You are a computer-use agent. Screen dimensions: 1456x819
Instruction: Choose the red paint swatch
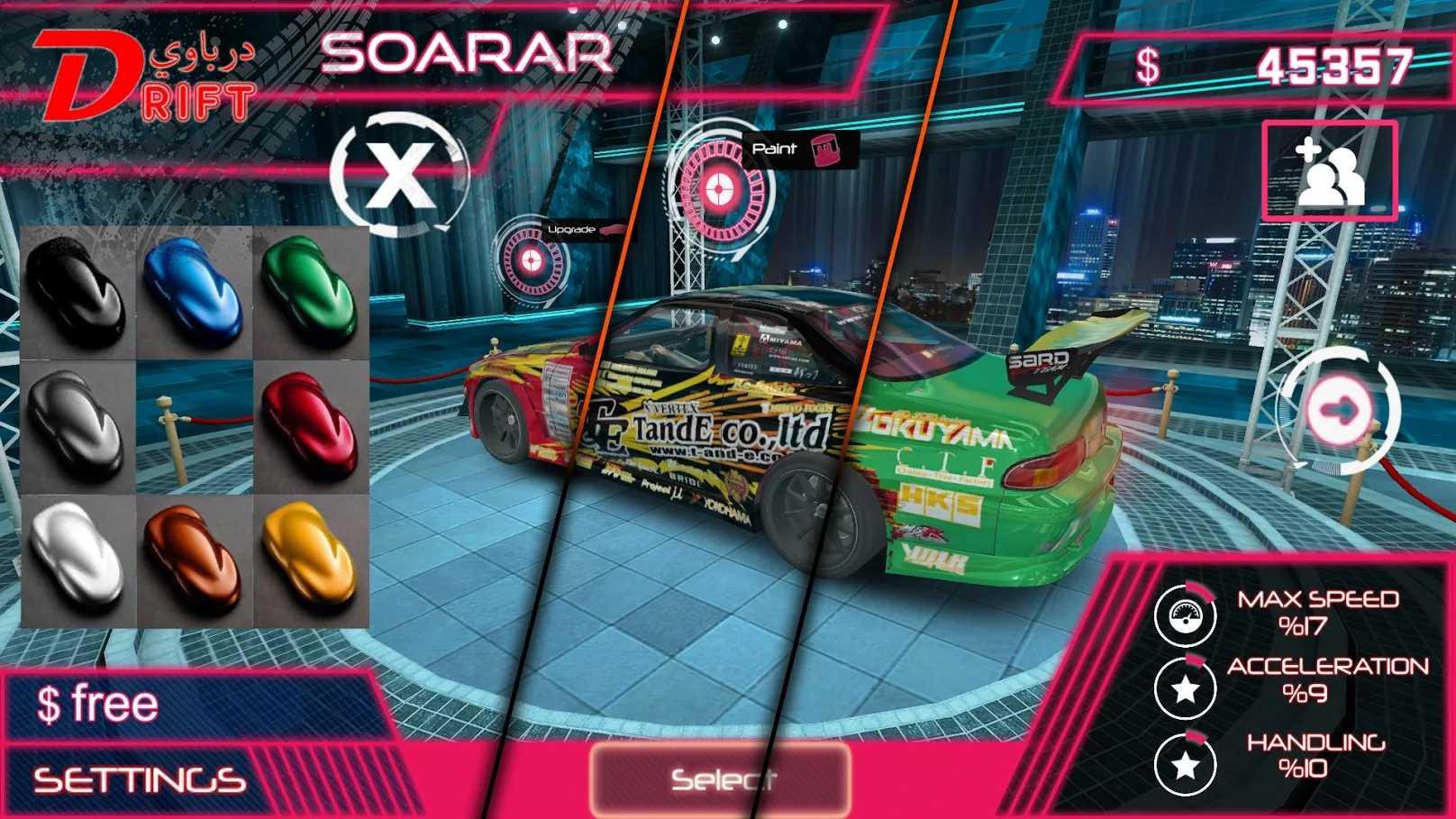(310, 426)
